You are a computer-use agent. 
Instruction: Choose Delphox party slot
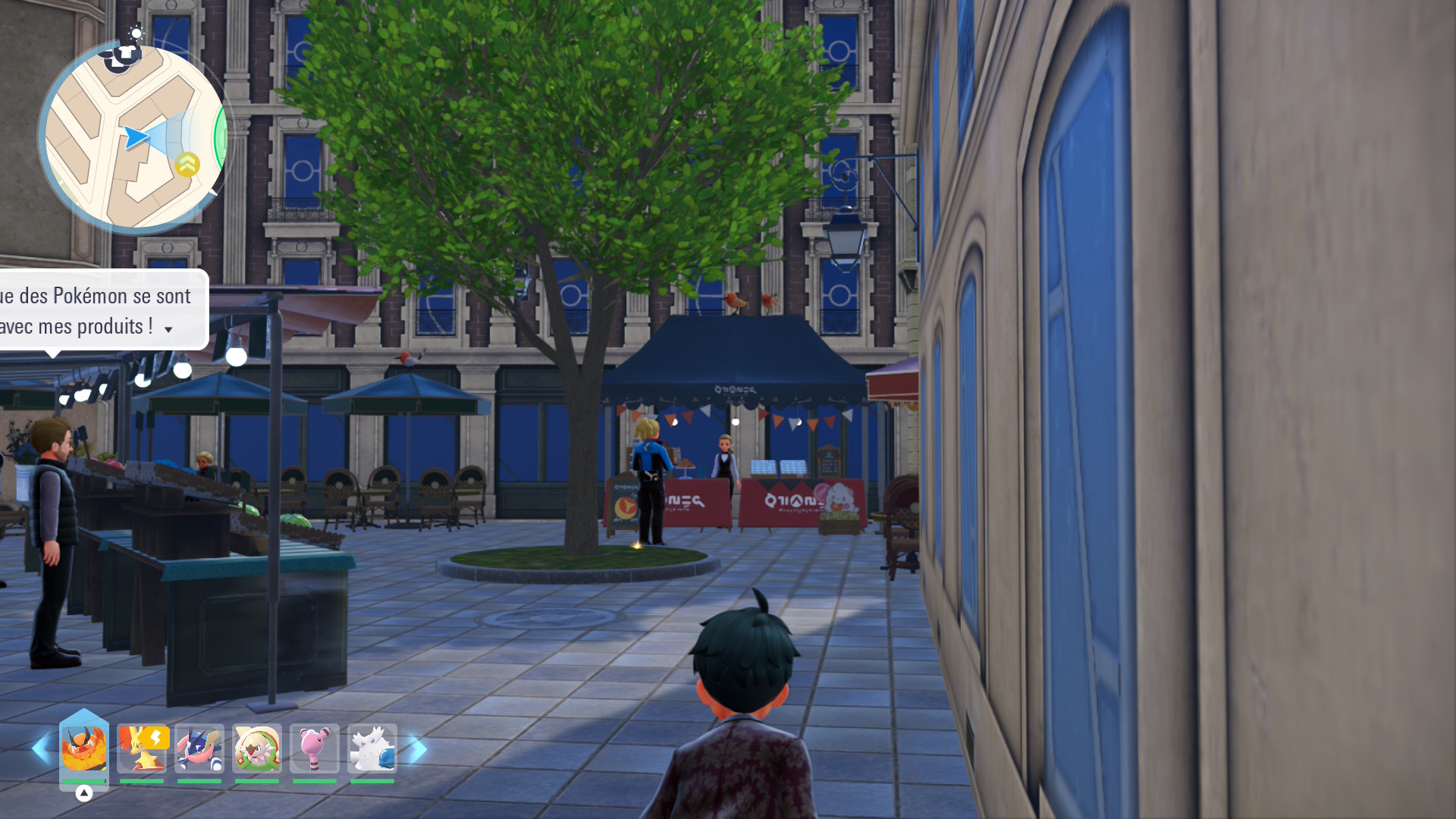coord(143,748)
